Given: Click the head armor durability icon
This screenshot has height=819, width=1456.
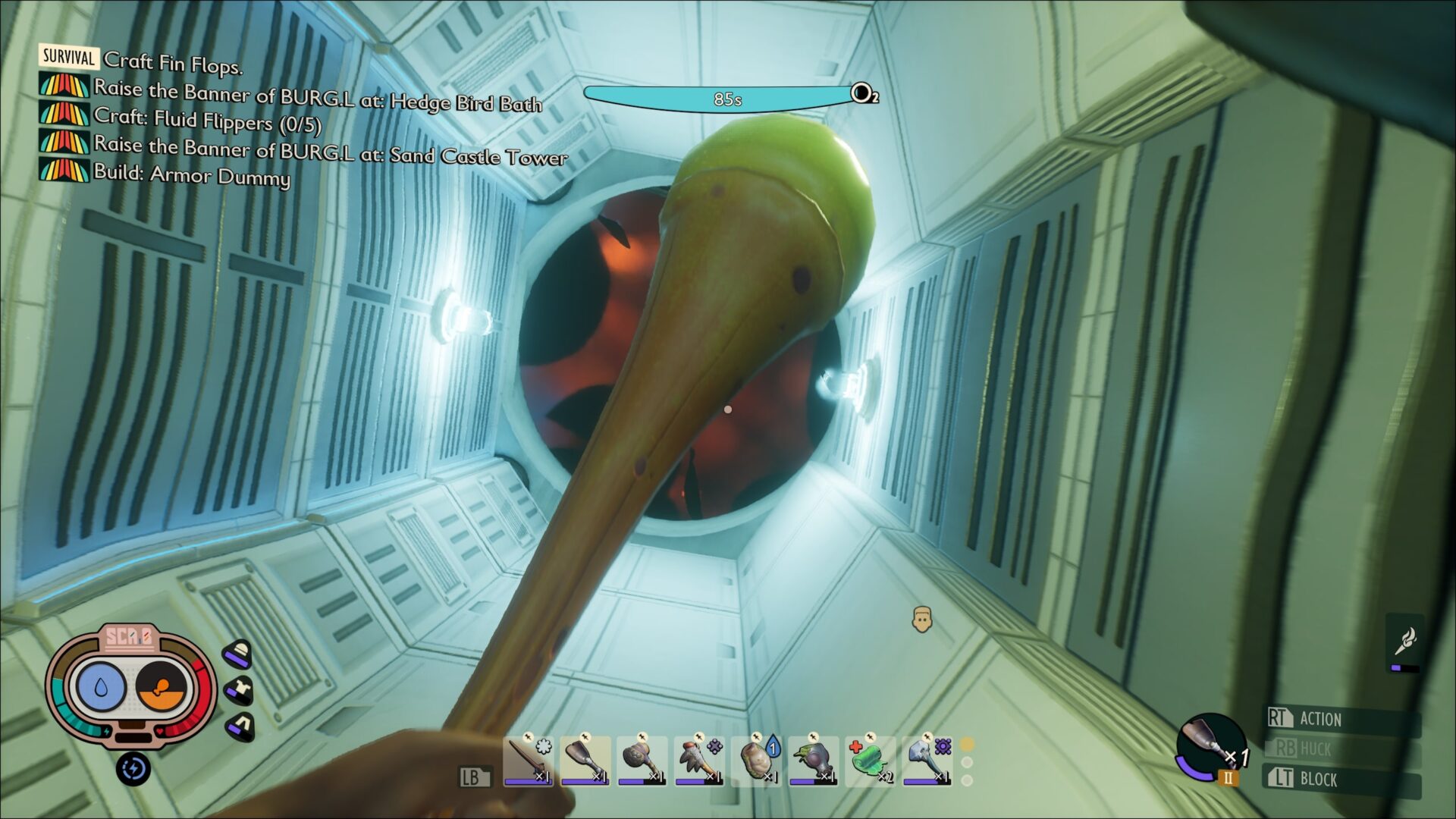Looking at the screenshot, I should 239,653.
